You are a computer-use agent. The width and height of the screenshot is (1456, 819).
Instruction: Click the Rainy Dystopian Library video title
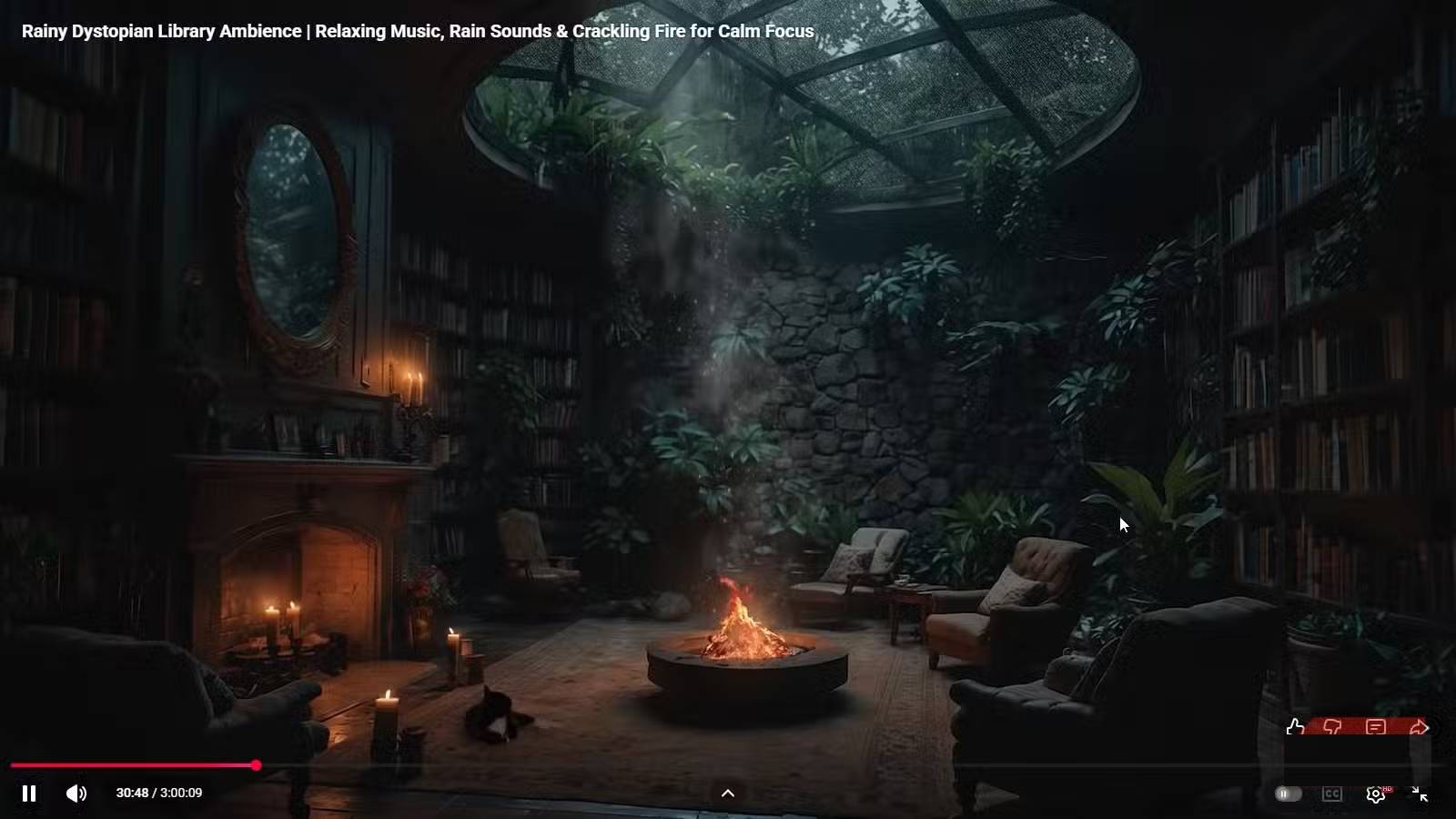pyautogui.click(x=418, y=31)
